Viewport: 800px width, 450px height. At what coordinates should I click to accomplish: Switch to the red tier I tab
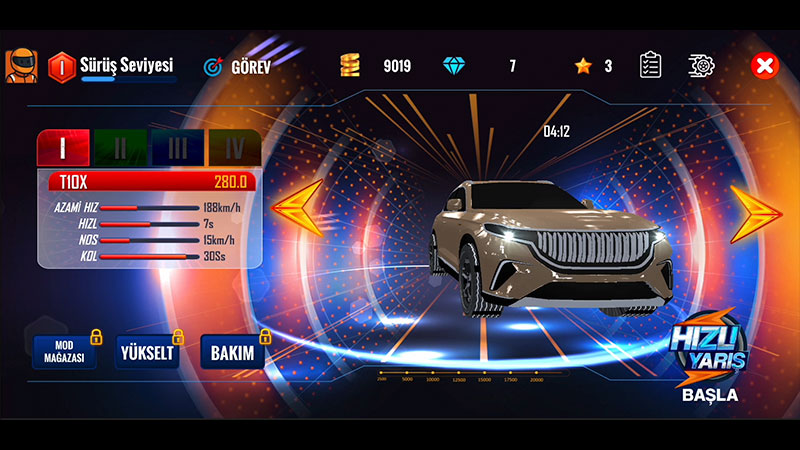pos(63,148)
